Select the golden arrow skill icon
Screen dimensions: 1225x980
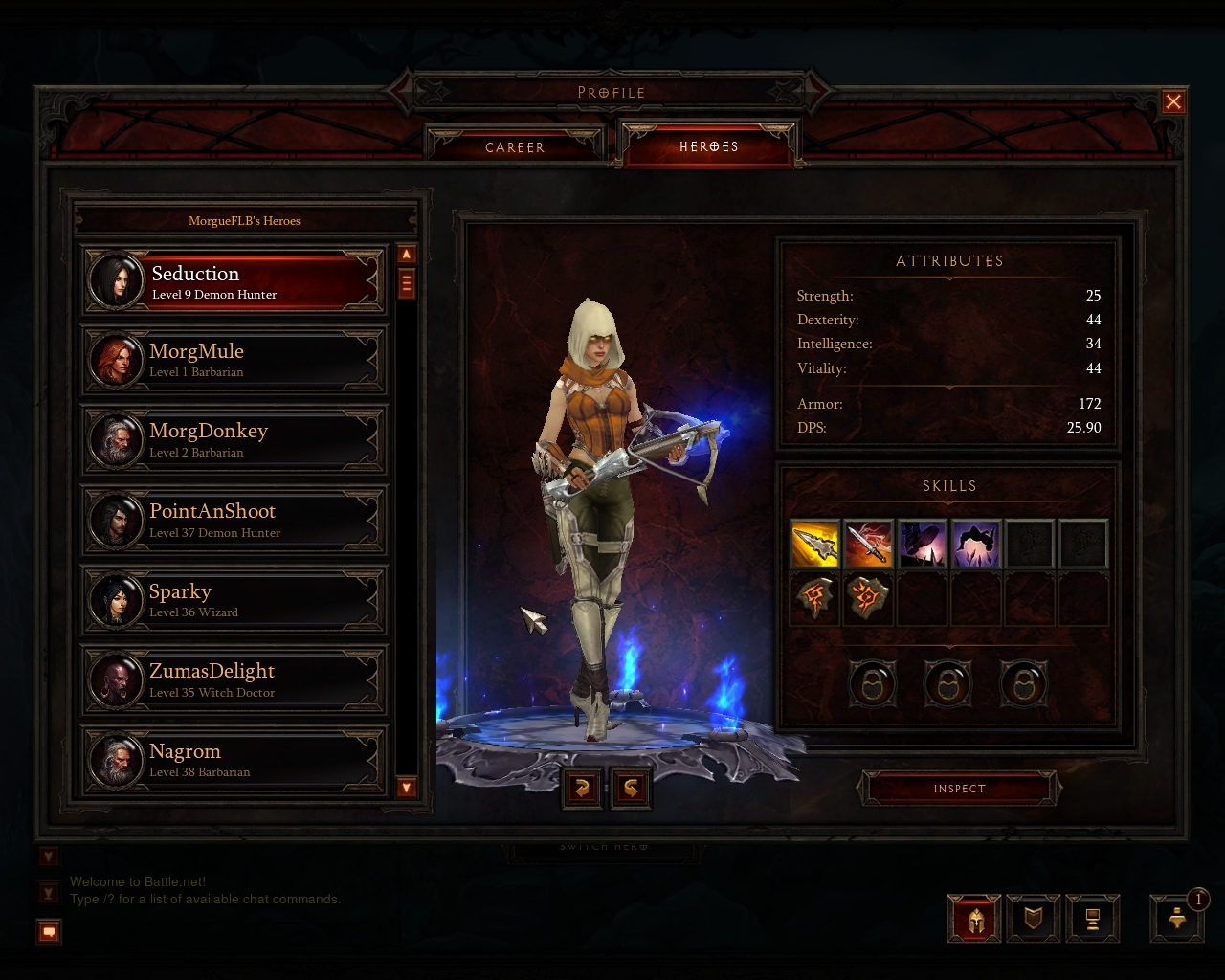[x=815, y=544]
